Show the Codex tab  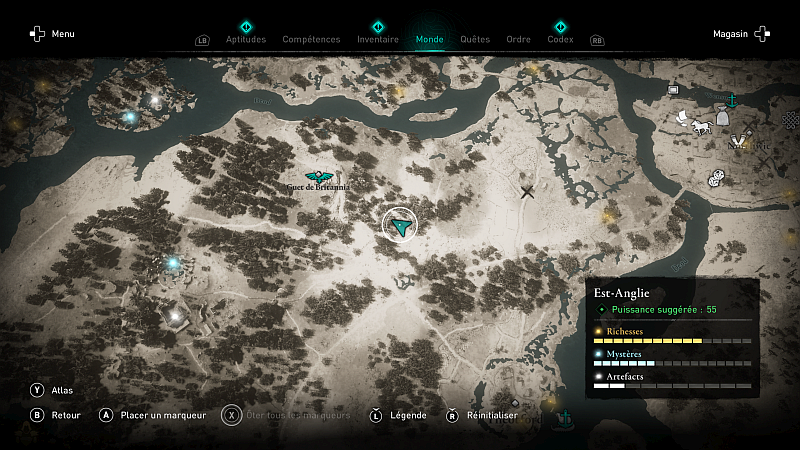560,40
